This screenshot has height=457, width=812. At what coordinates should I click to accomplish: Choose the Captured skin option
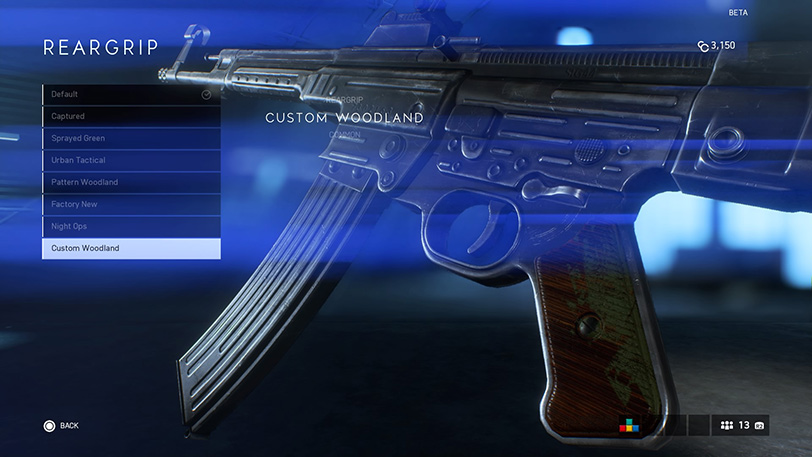pyautogui.click(x=130, y=117)
